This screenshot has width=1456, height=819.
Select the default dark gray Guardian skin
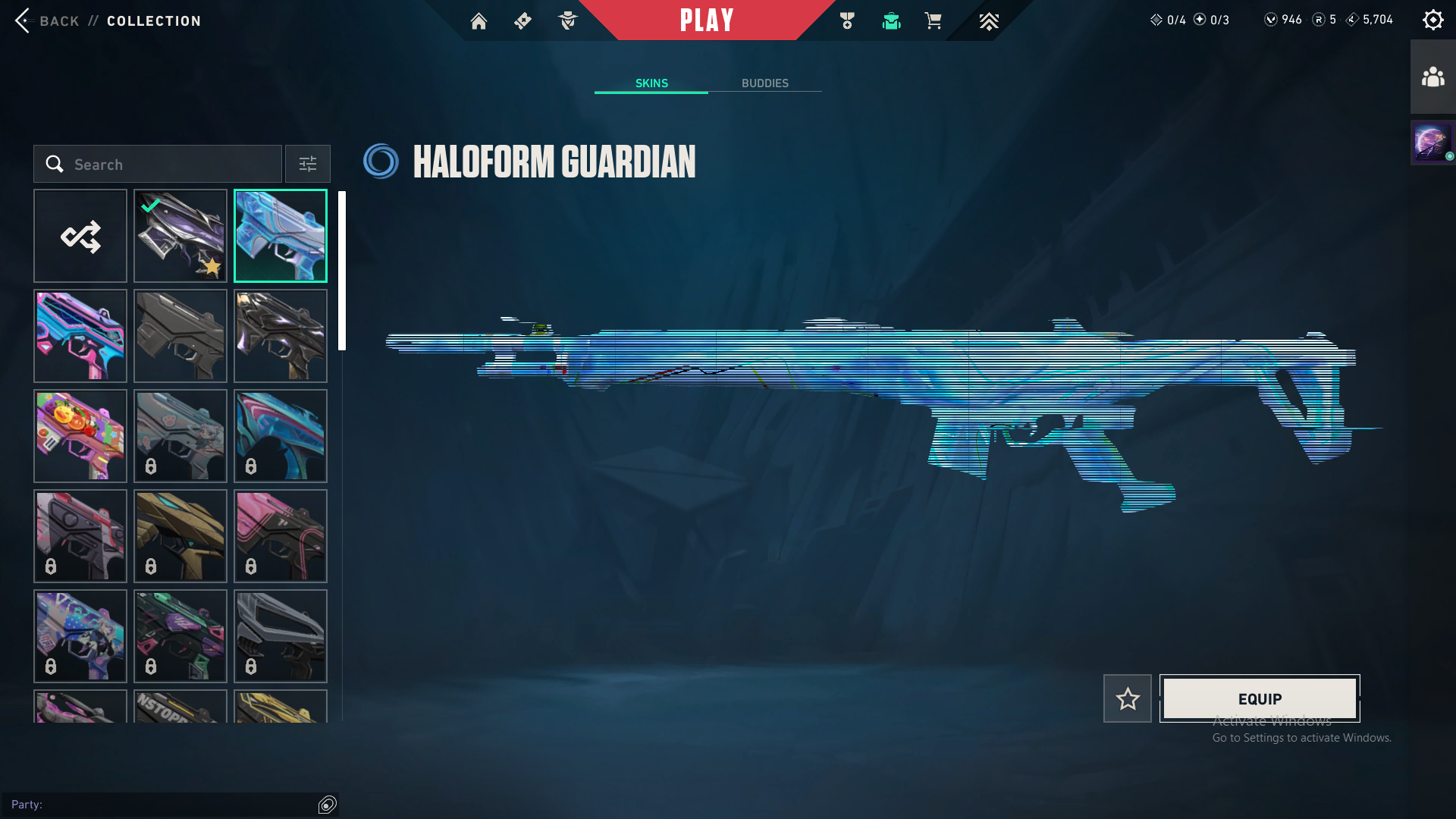(180, 336)
